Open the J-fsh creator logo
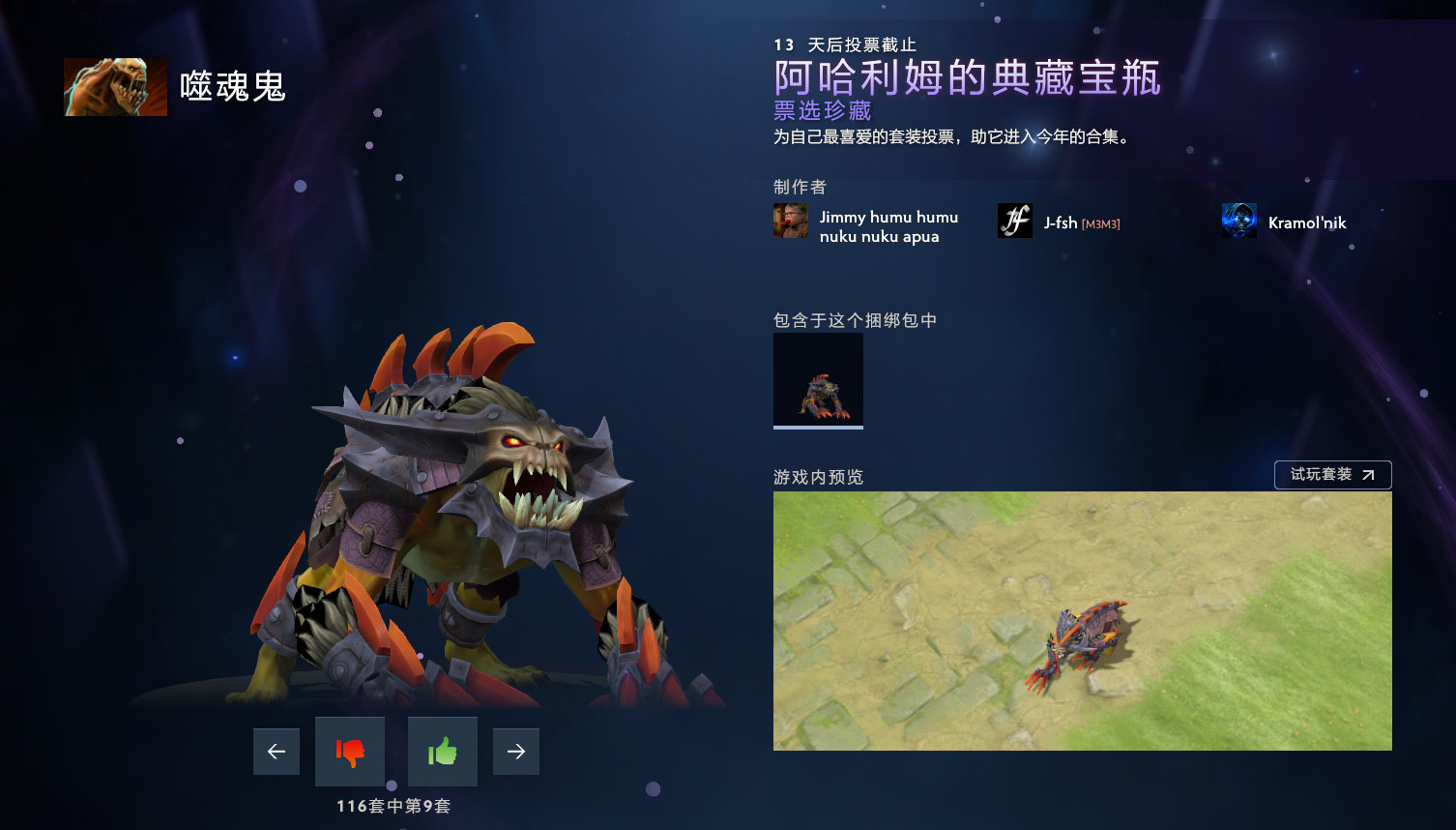This screenshot has height=830, width=1456. coord(1014,221)
